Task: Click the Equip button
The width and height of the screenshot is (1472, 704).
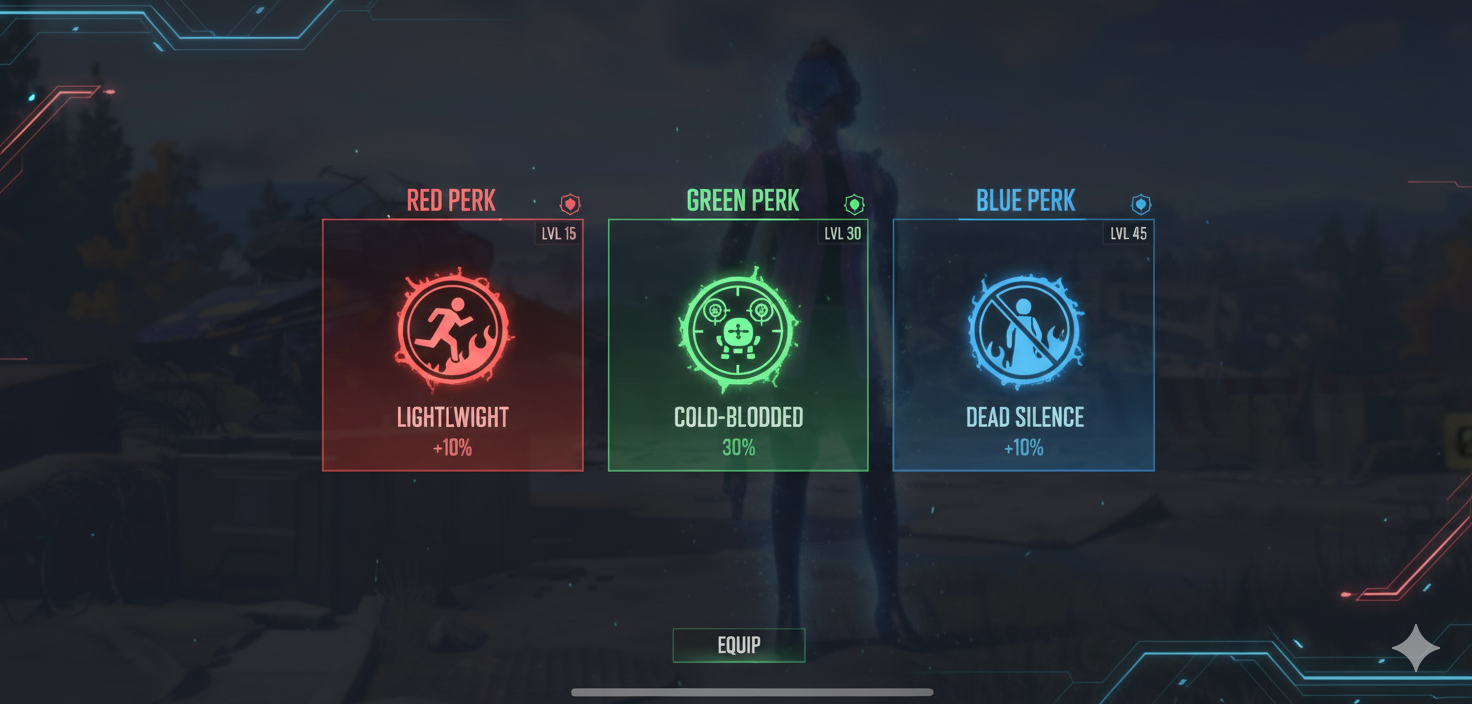Action: (739, 645)
